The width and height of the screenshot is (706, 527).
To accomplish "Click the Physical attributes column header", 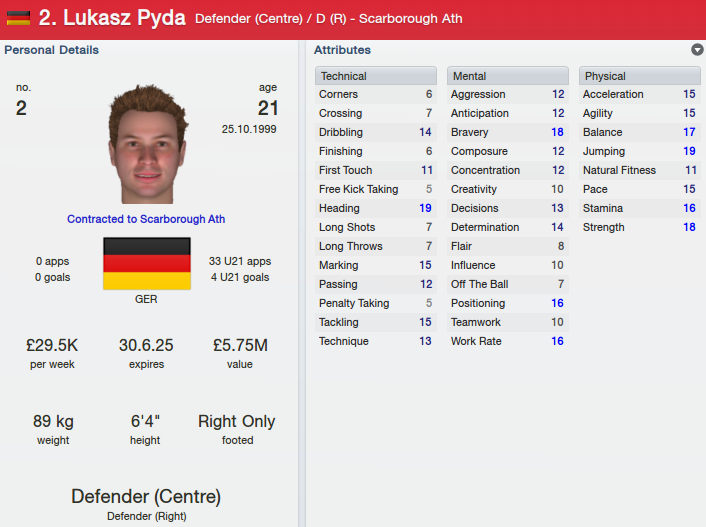I will tap(640, 76).
